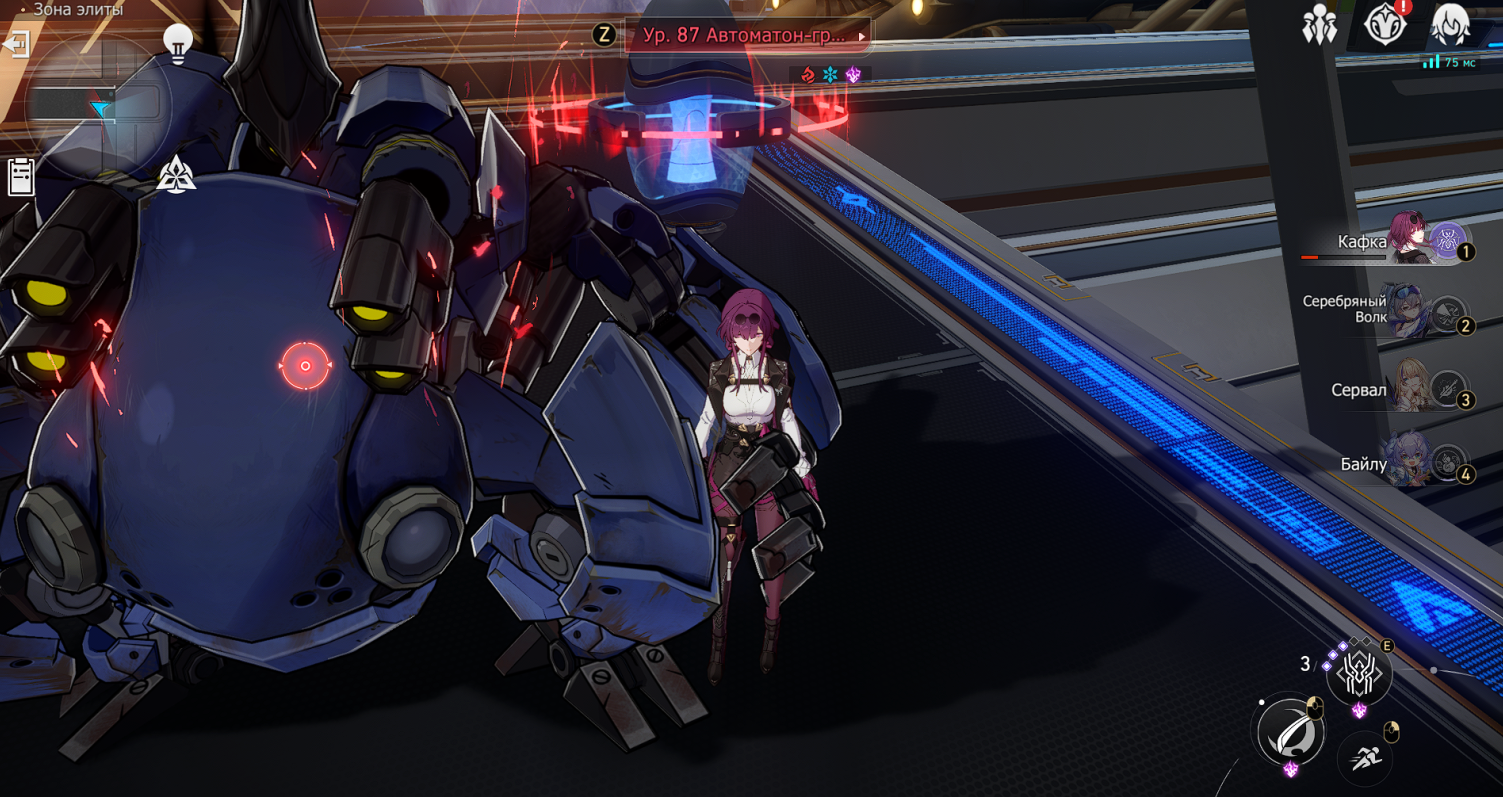Click the exit door icon

[x=17, y=45]
